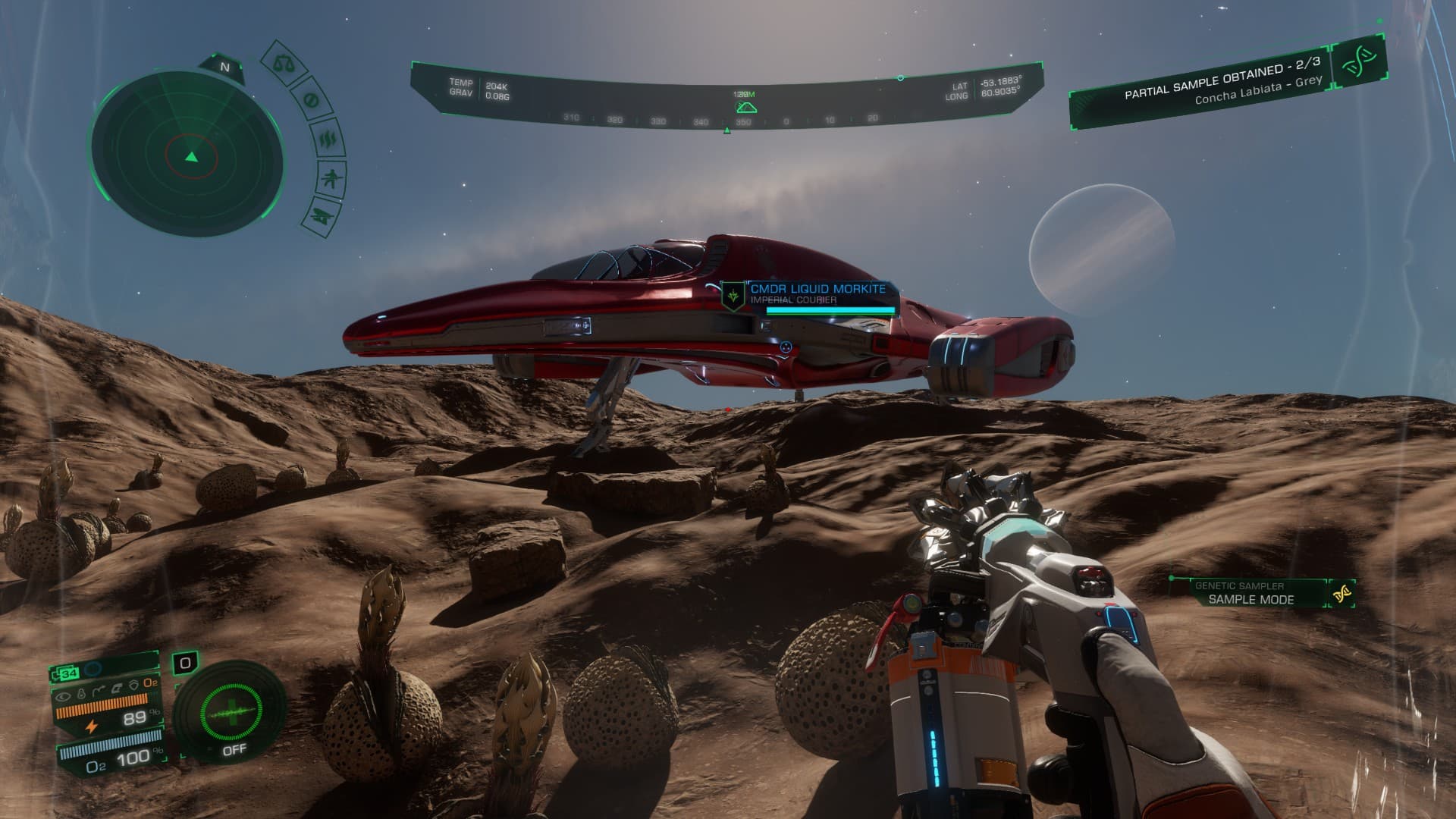Viewport: 1456px width, 819px height.
Task: Select the crossed-out ship status icon
Action: [318, 217]
